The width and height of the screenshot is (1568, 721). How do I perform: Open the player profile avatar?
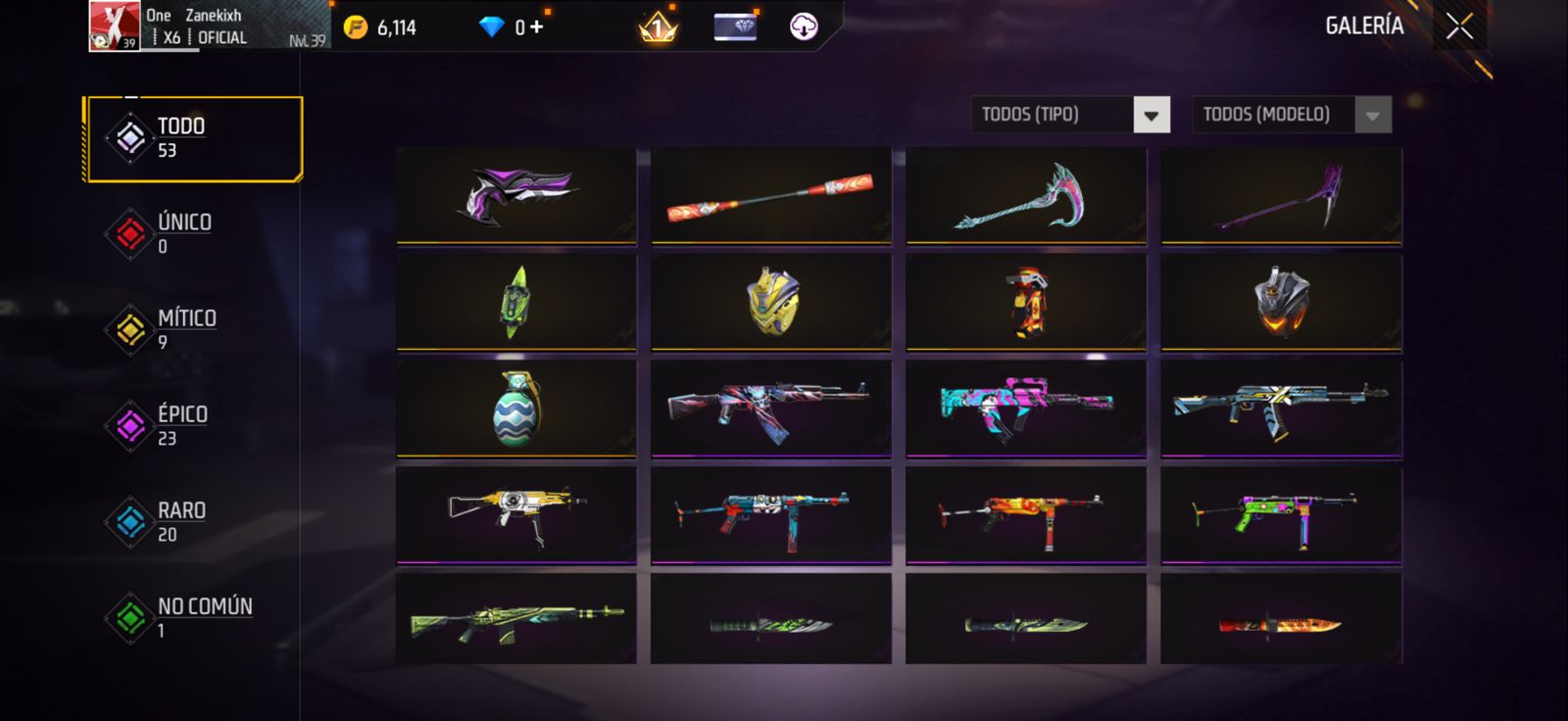[x=114, y=25]
